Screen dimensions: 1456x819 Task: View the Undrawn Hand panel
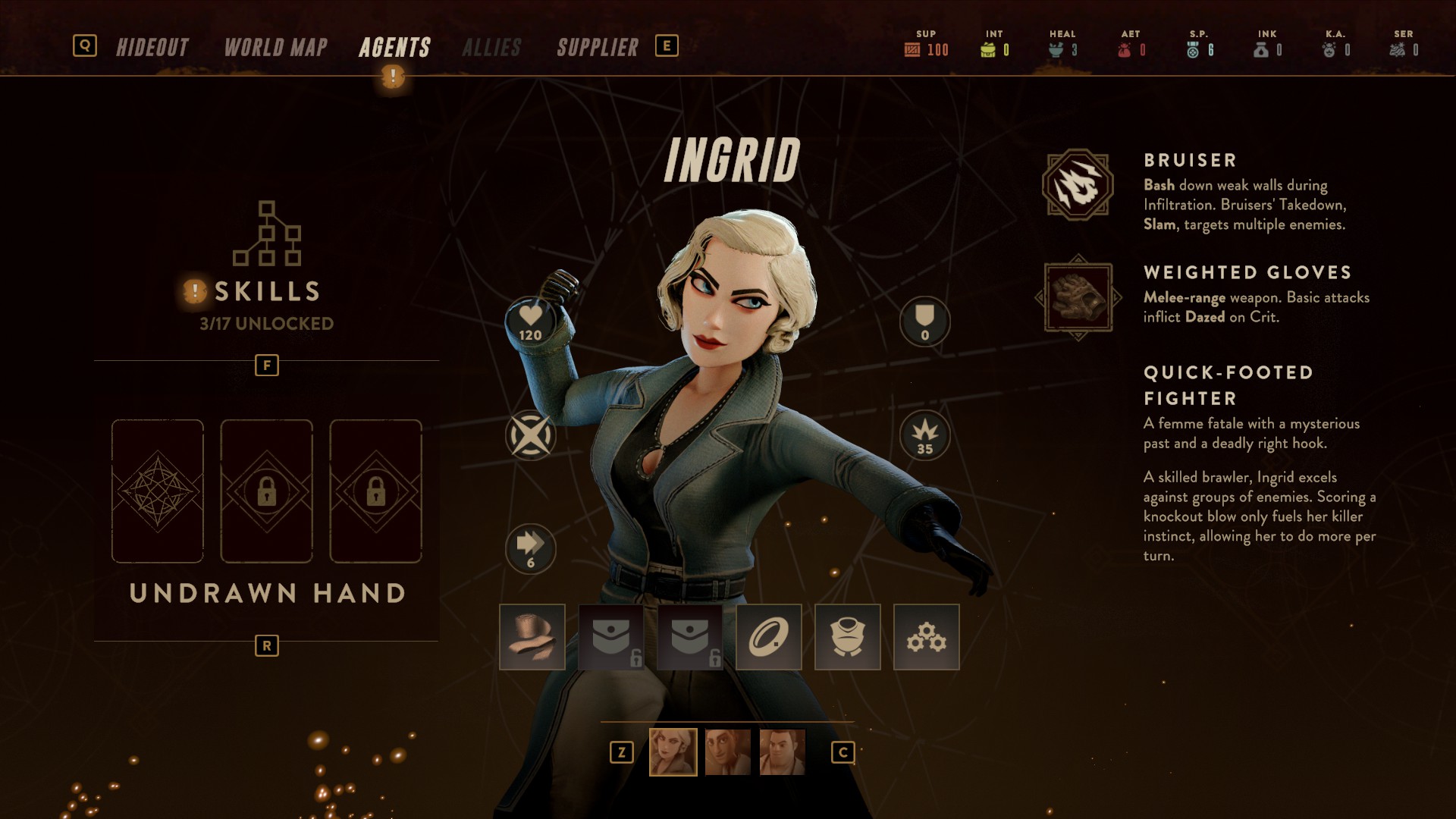click(x=267, y=592)
